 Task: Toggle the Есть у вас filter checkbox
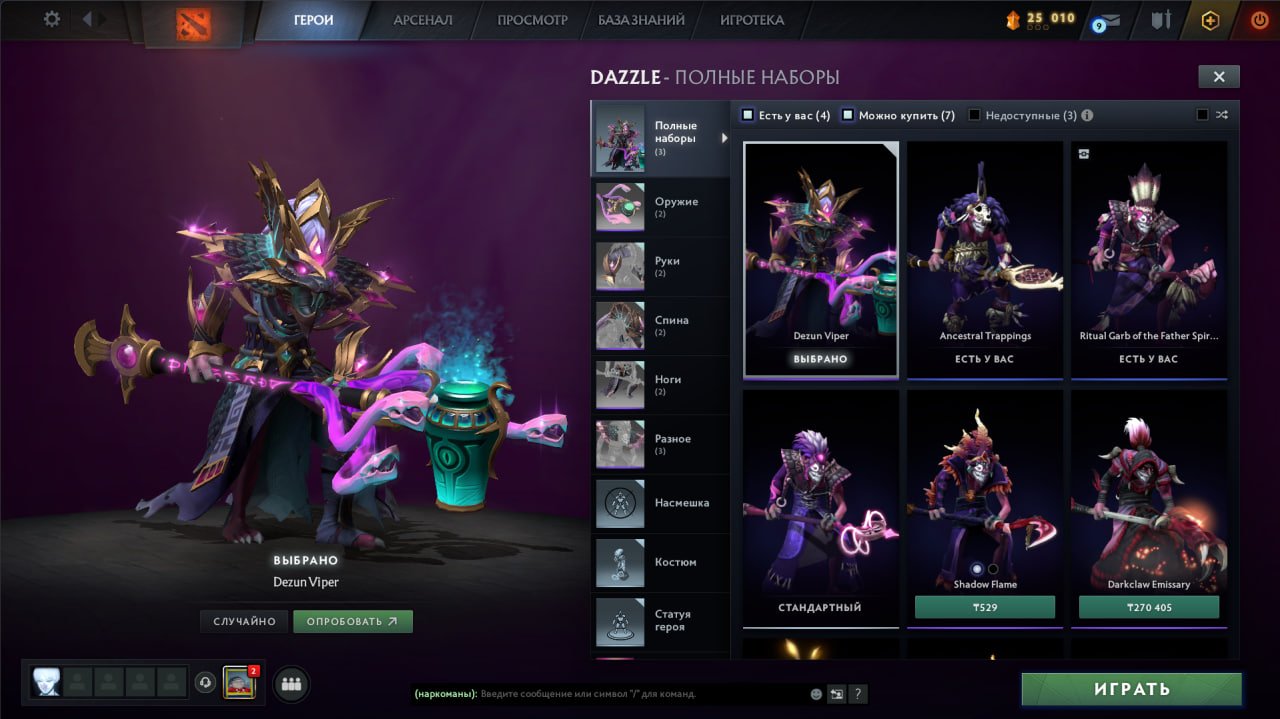pyautogui.click(x=748, y=115)
